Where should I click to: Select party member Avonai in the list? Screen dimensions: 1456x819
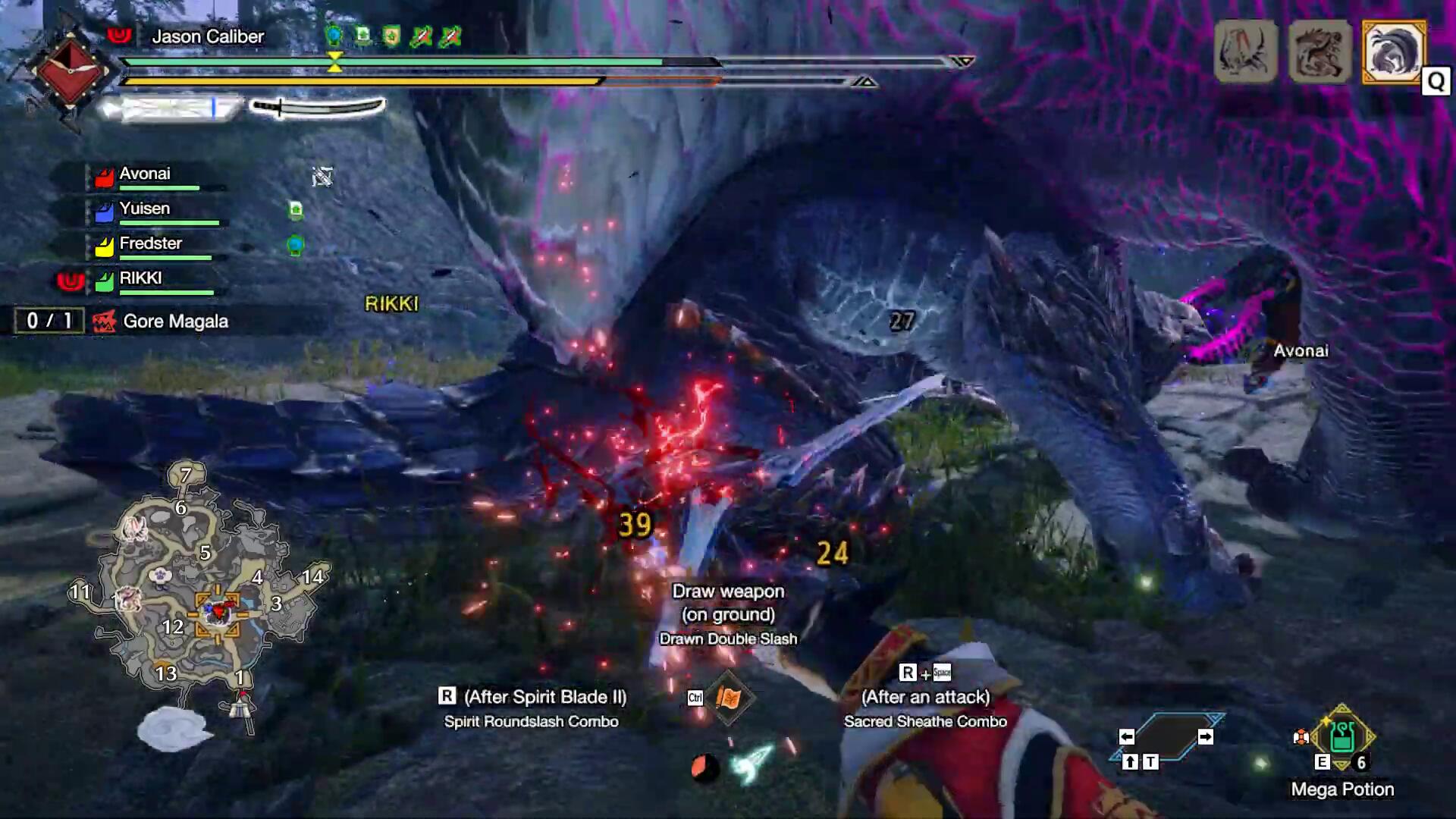coord(145,174)
